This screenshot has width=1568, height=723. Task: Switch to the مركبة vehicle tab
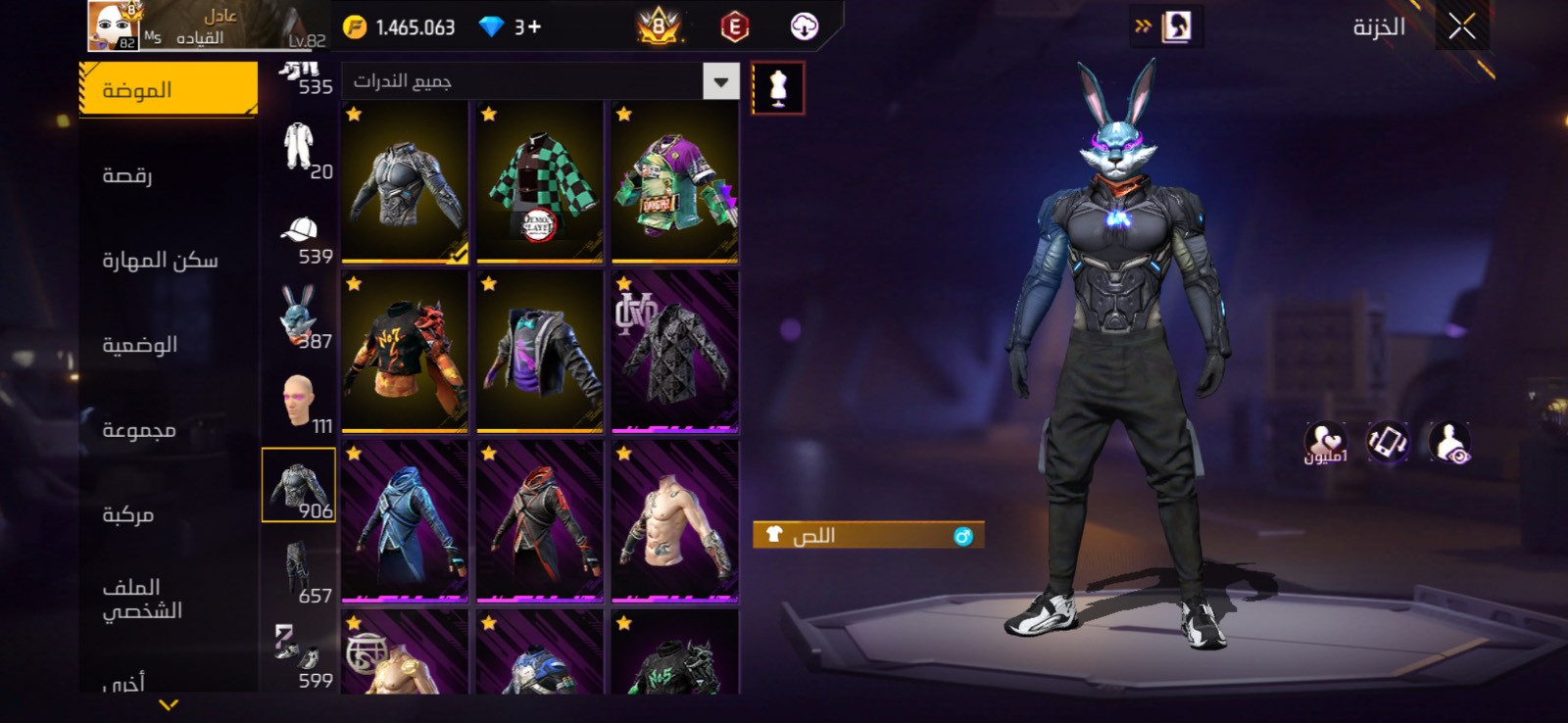pos(127,514)
